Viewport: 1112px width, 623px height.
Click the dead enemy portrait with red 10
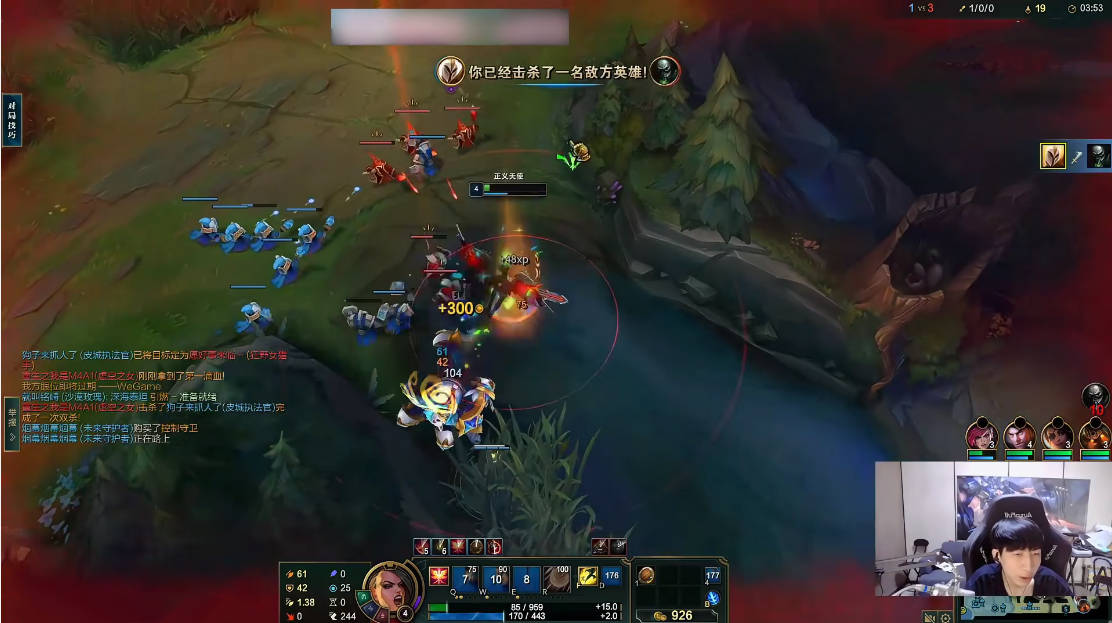pos(1096,397)
